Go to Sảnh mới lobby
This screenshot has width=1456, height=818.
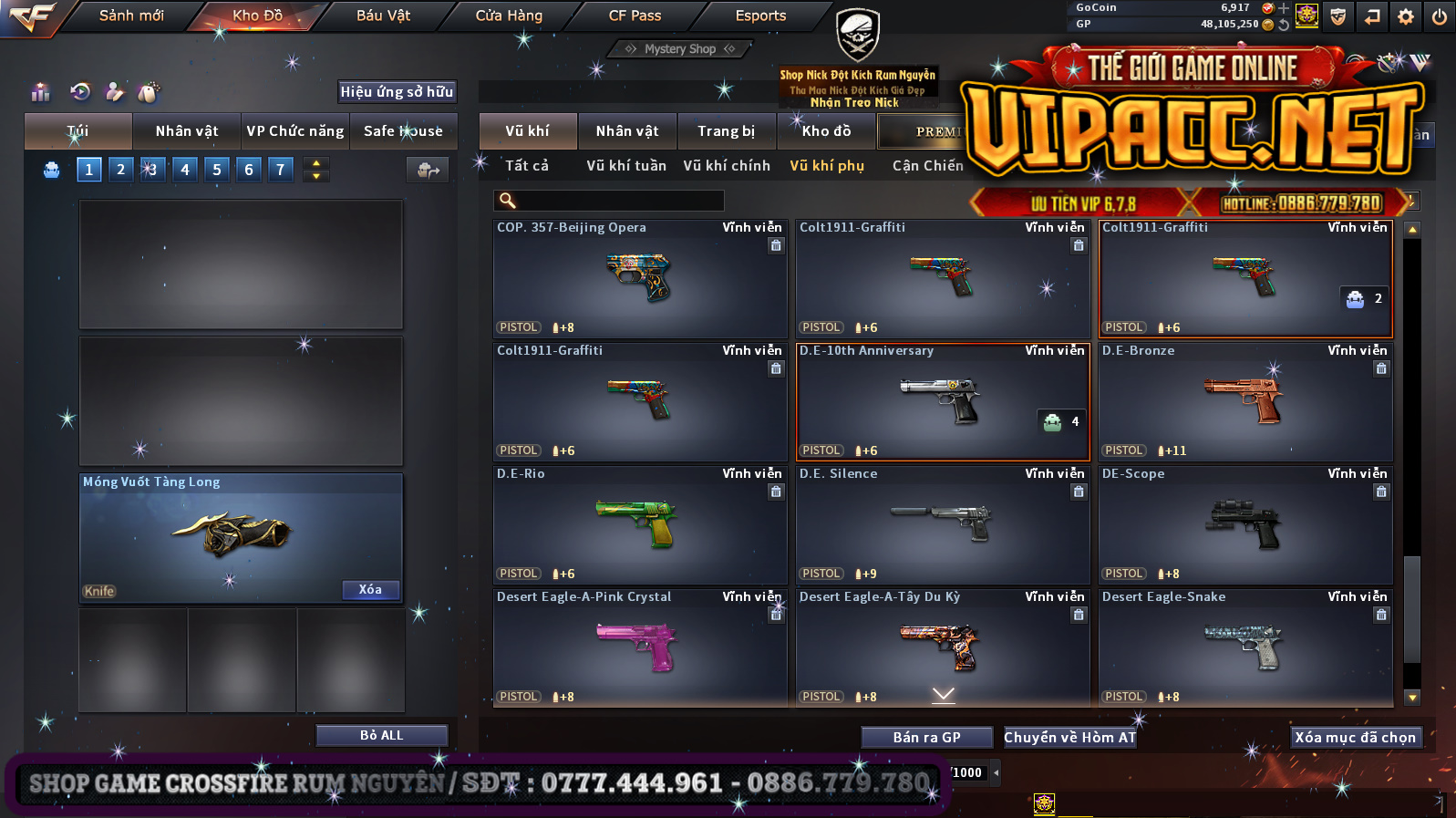pyautogui.click(x=131, y=16)
